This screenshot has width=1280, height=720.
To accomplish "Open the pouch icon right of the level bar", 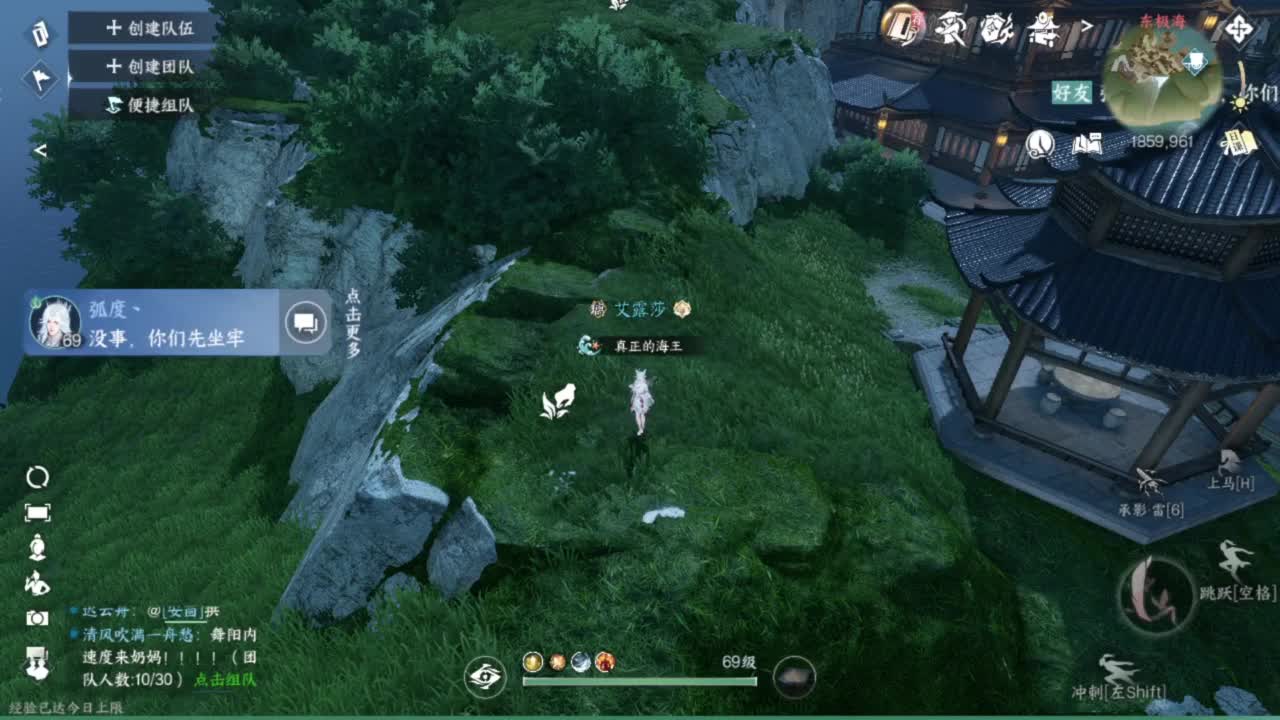I will coord(794,678).
